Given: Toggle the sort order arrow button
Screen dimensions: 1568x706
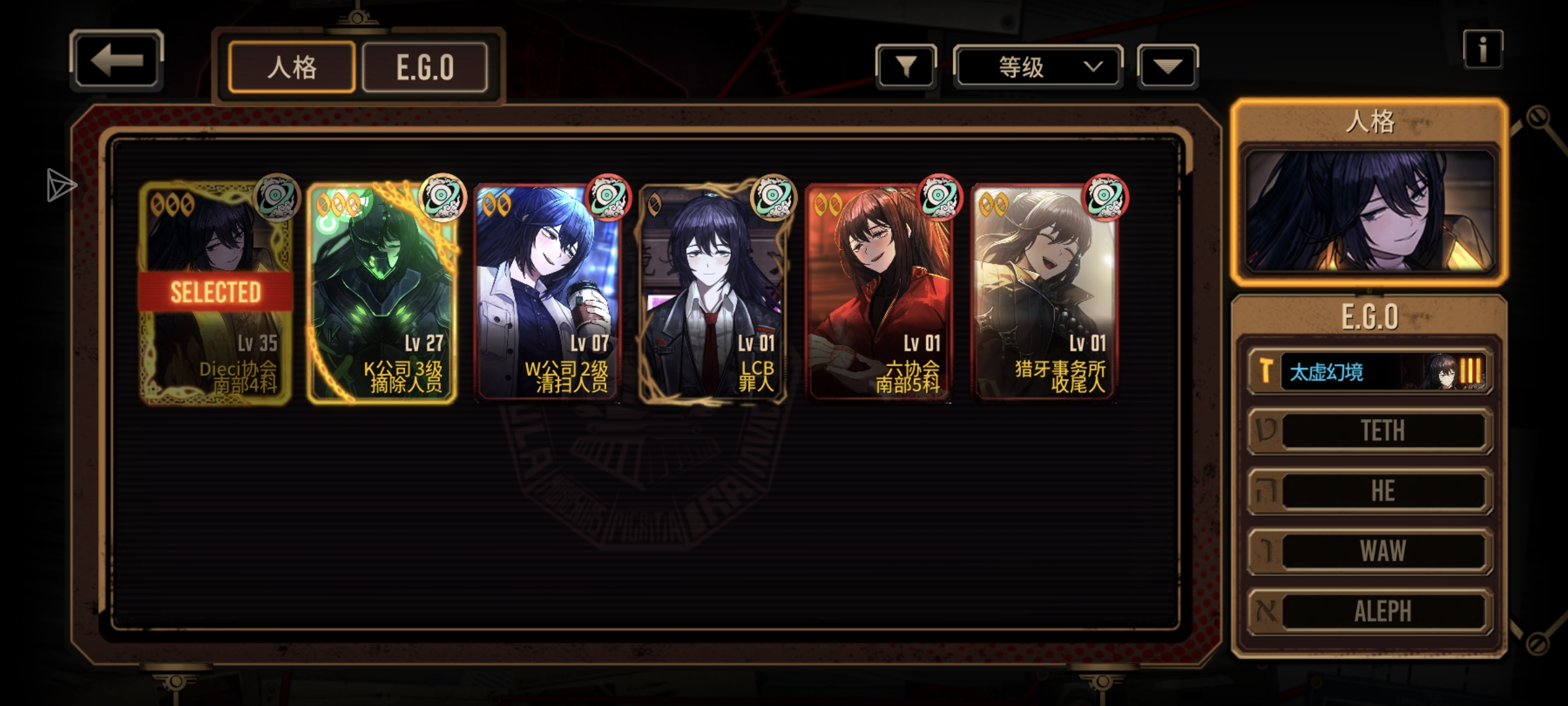Looking at the screenshot, I should (x=1168, y=66).
